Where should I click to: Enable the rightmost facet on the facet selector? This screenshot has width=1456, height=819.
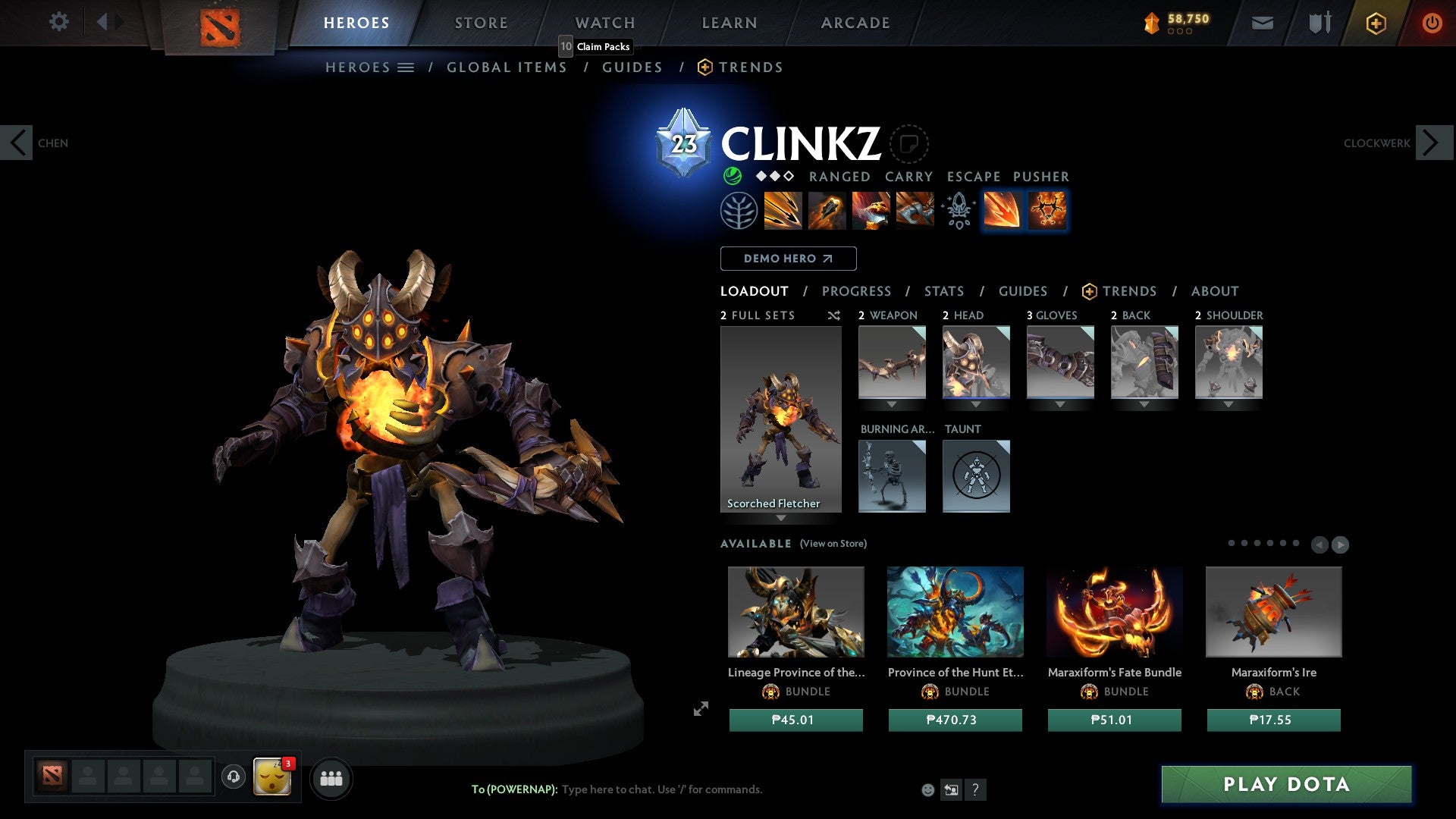pos(1046,211)
